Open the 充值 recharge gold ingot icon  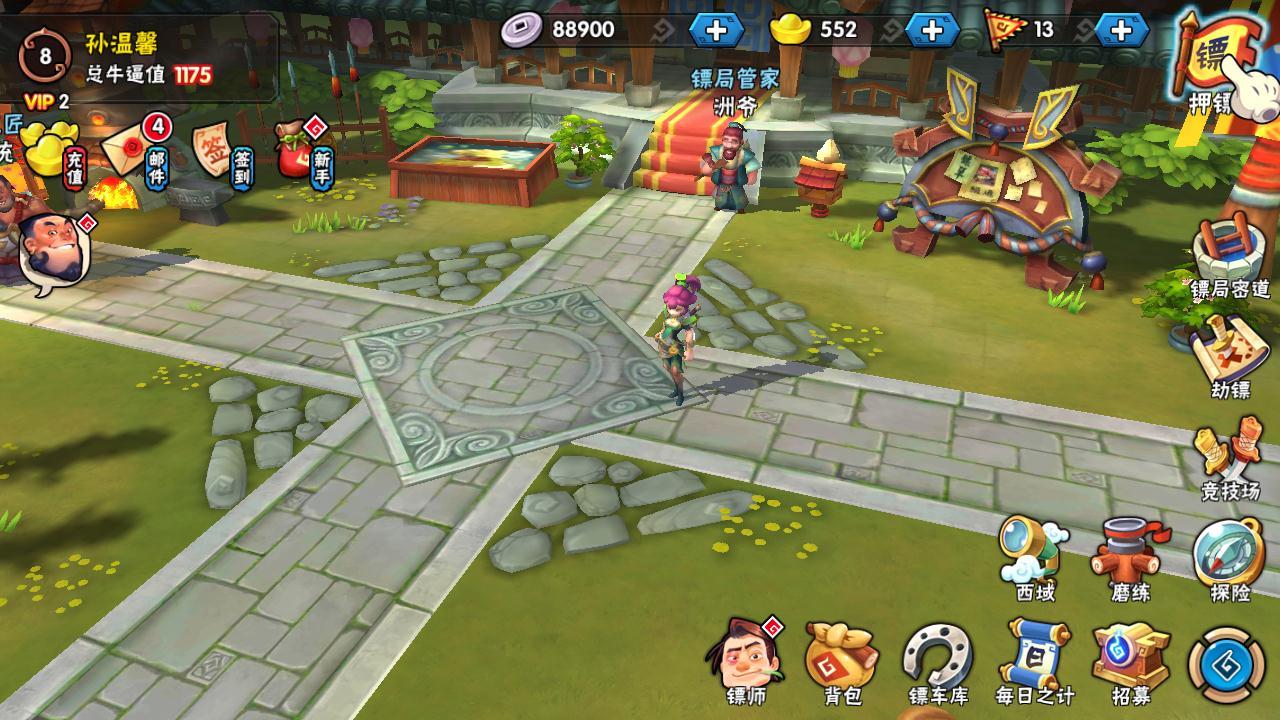point(53,150)
